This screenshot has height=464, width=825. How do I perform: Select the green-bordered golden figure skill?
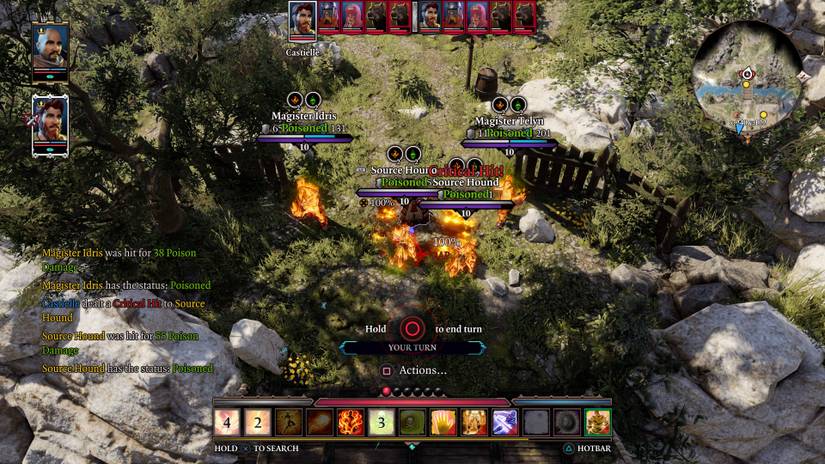tap(598, 422)
